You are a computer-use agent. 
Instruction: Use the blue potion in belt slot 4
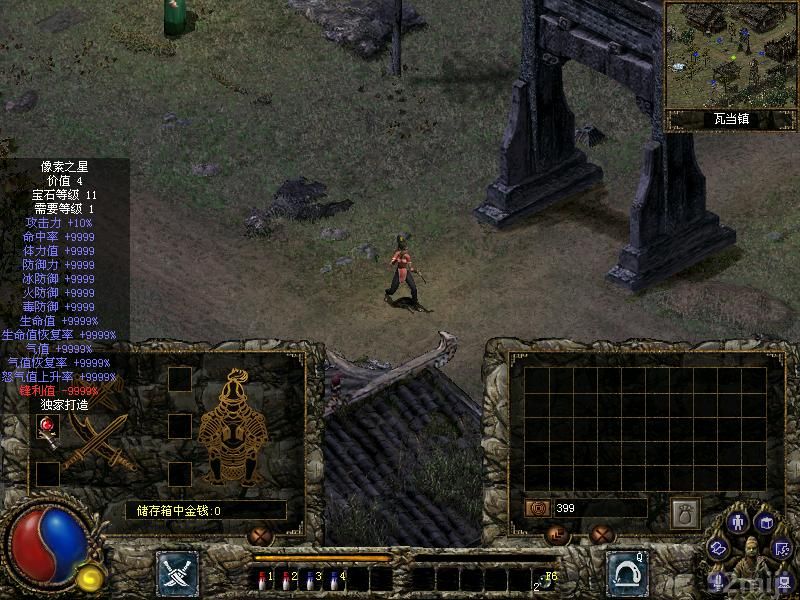(335, 578)
